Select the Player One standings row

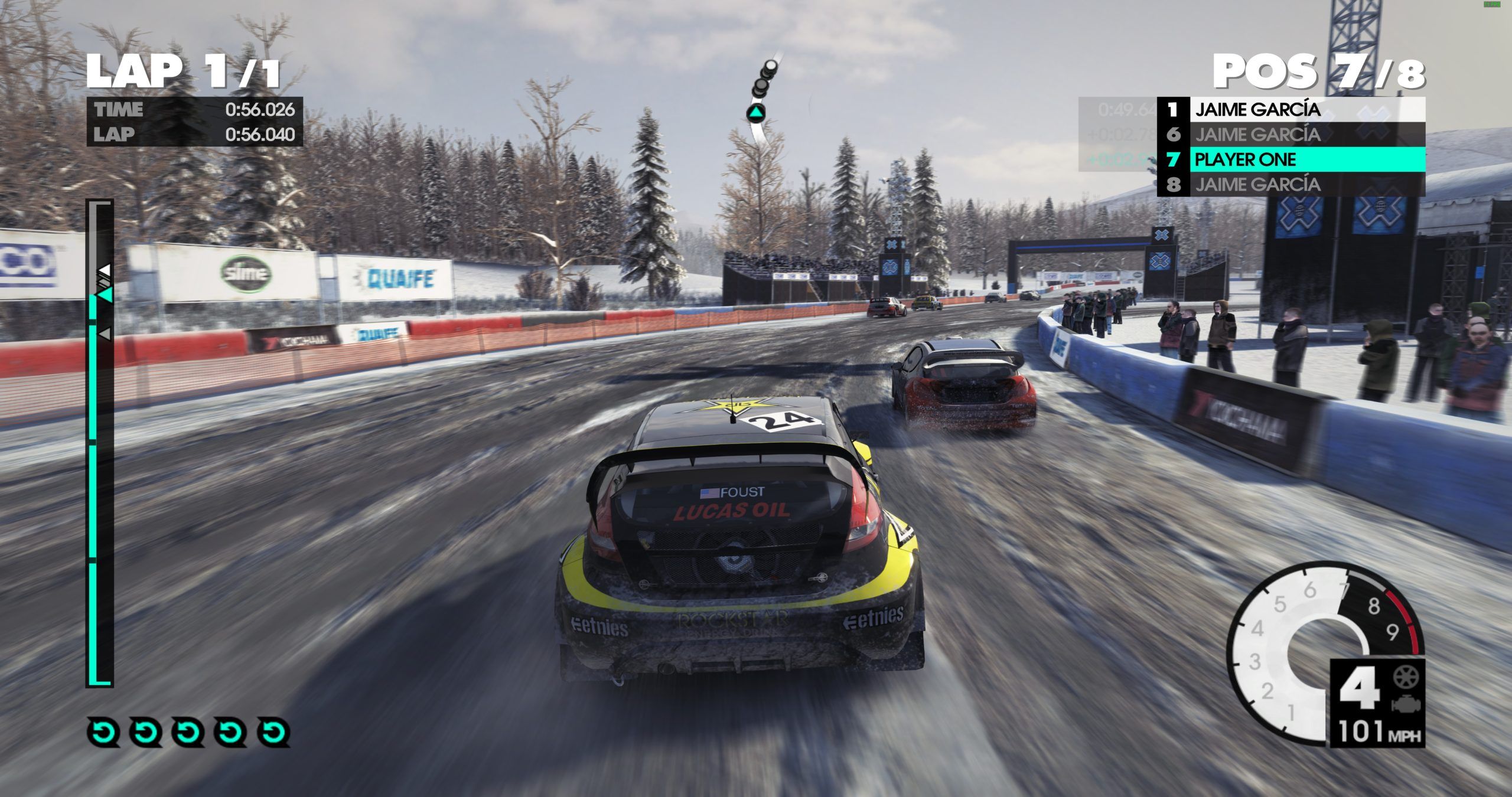1291,159
